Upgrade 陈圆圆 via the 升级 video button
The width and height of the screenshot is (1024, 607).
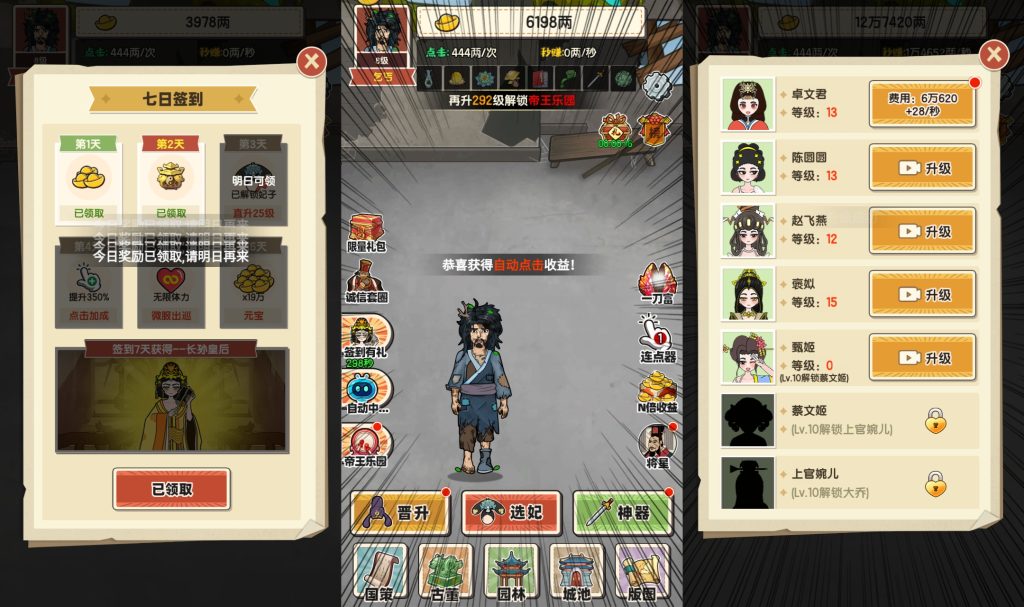[x=922, y=168]
